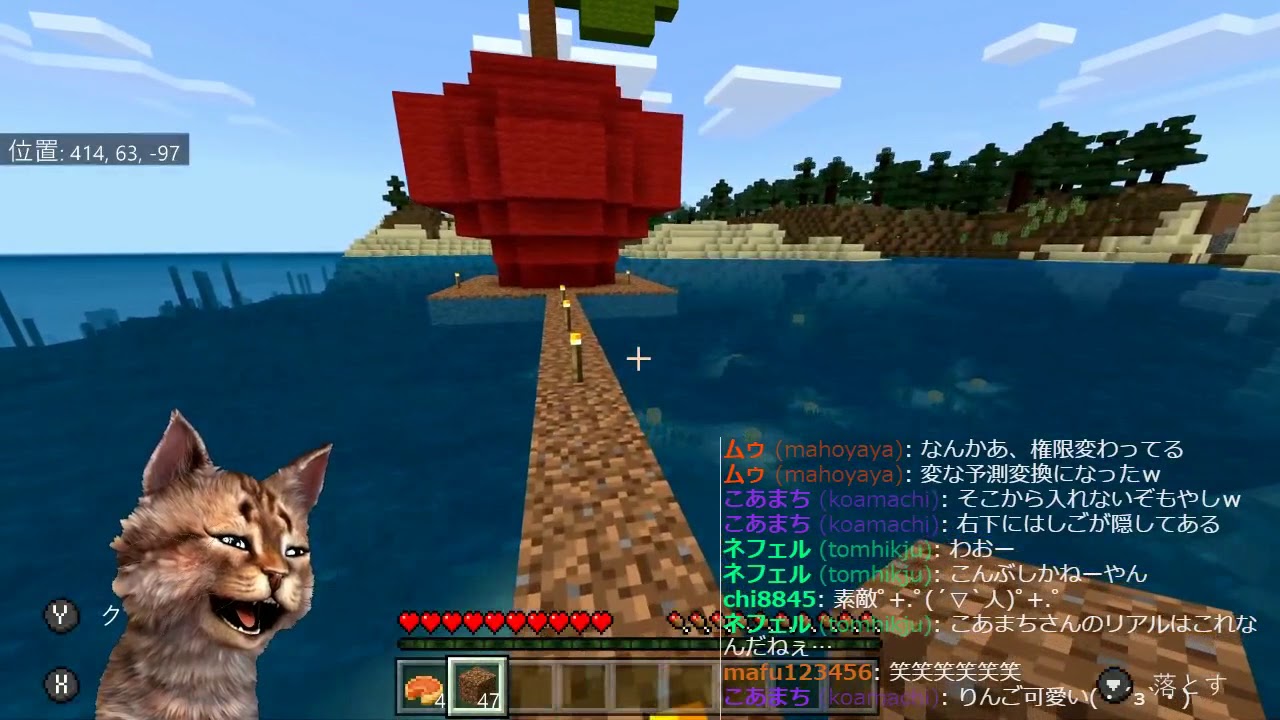Click the 位置 coordinates display
1280x720 pixels.
95,155
